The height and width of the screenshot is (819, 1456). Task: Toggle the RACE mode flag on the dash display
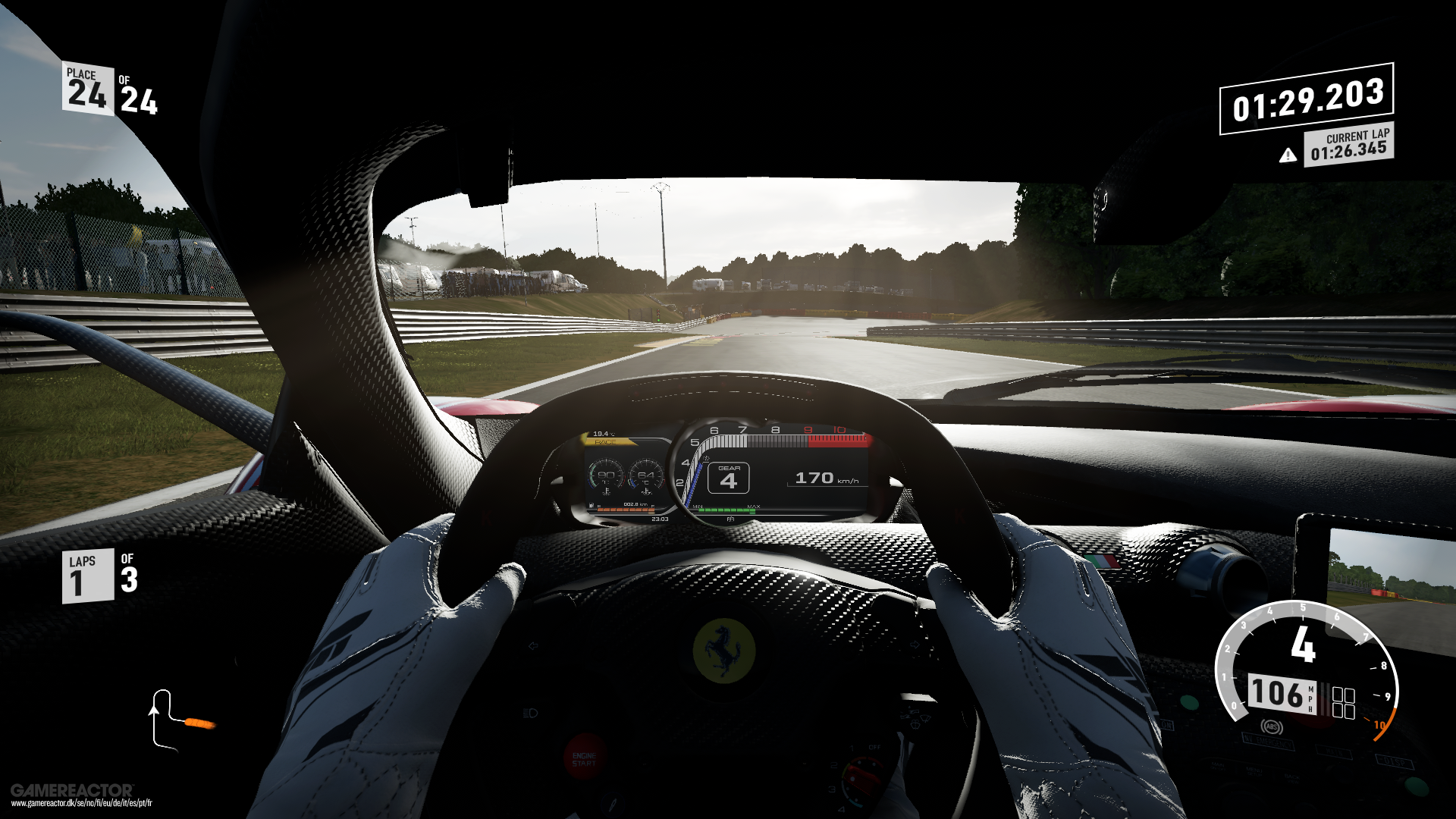[604, 441]
